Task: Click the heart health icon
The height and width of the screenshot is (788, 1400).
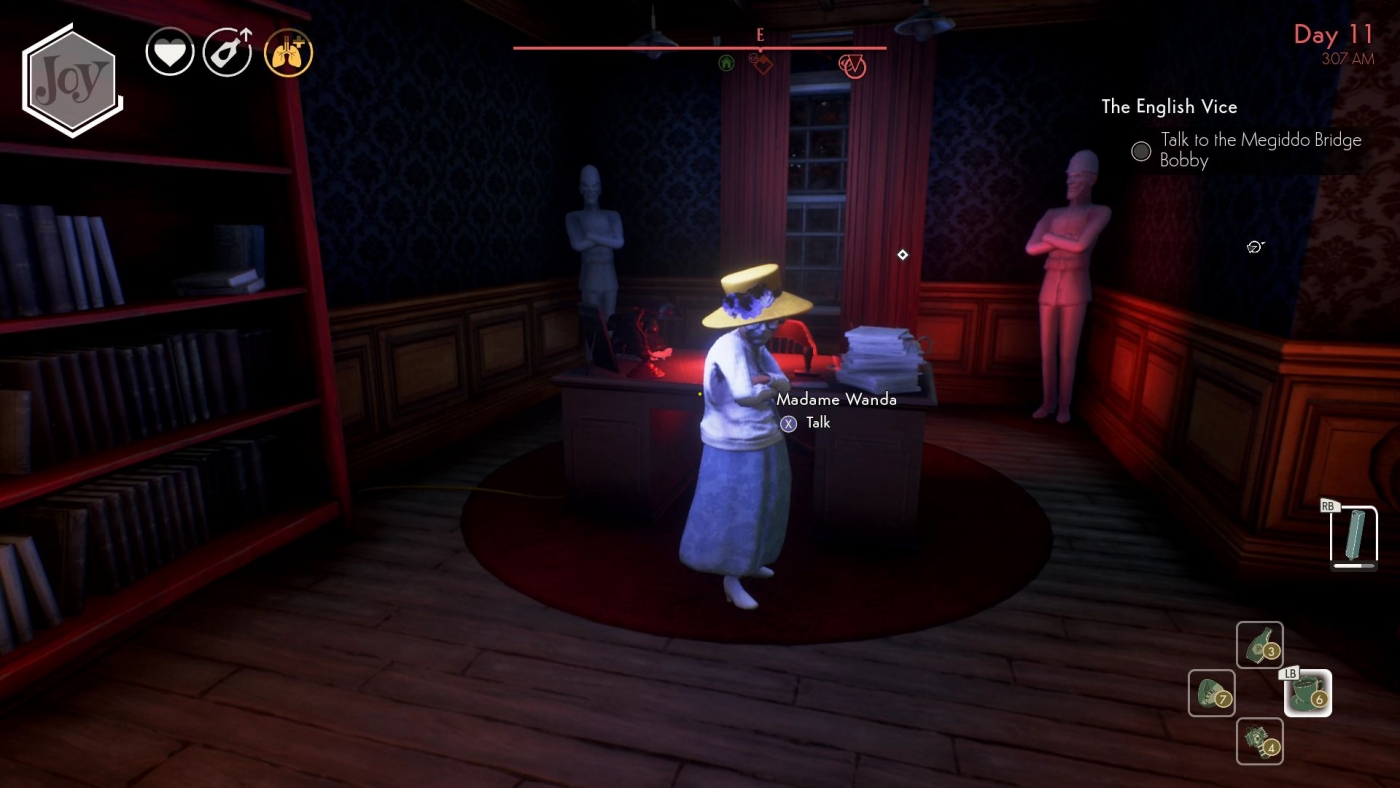Action: click(169, 50)
